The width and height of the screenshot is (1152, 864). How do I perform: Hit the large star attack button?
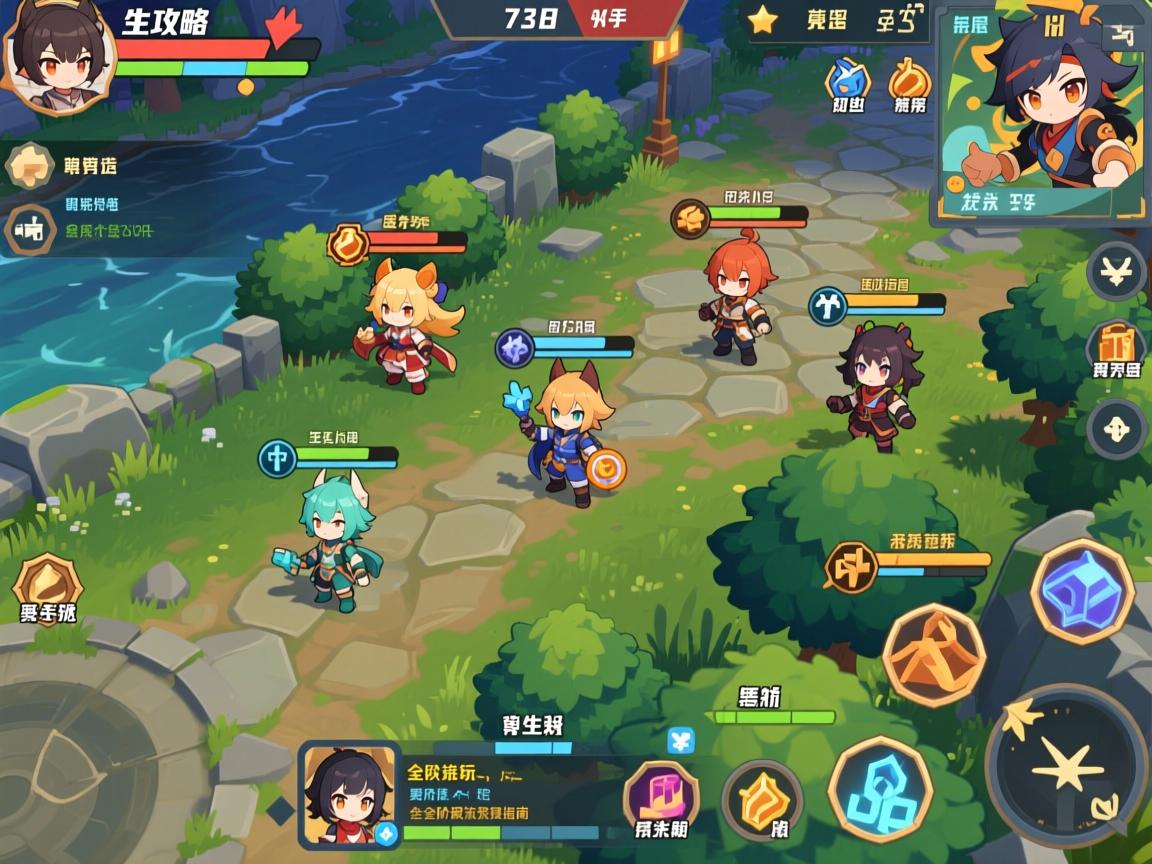[x=1066, y=766]
